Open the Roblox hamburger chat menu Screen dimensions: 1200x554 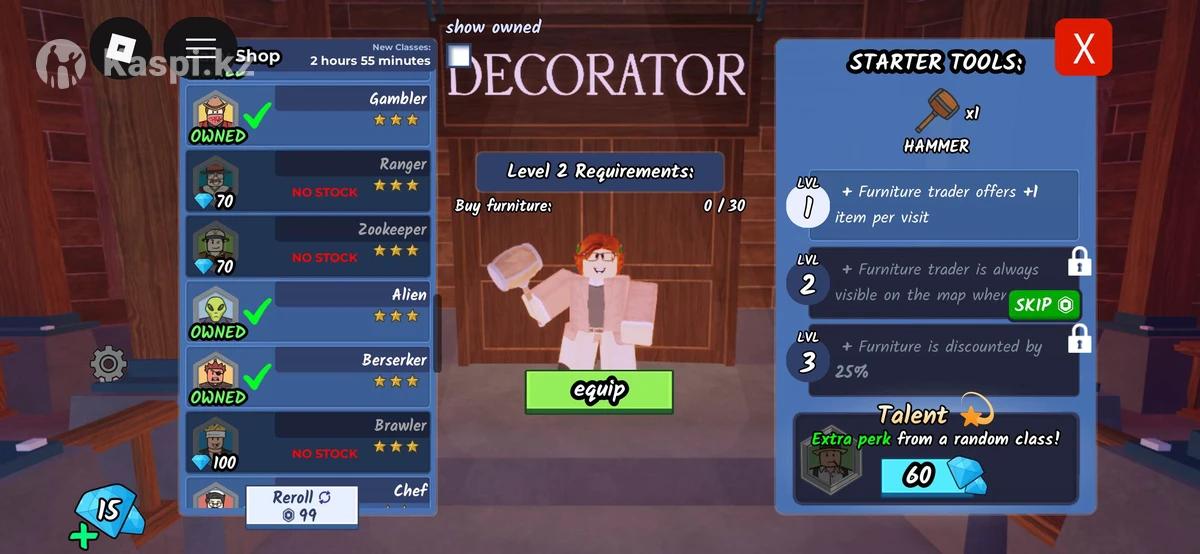tap(200, 48)
